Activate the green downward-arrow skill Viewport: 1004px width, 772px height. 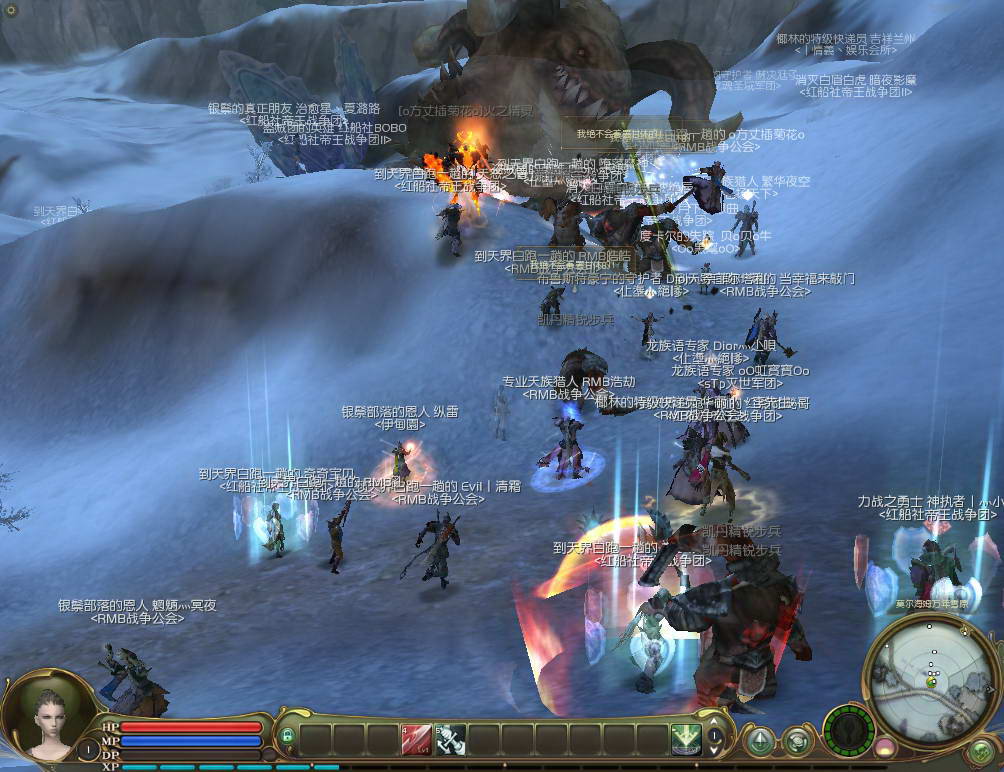pos(685,740)
